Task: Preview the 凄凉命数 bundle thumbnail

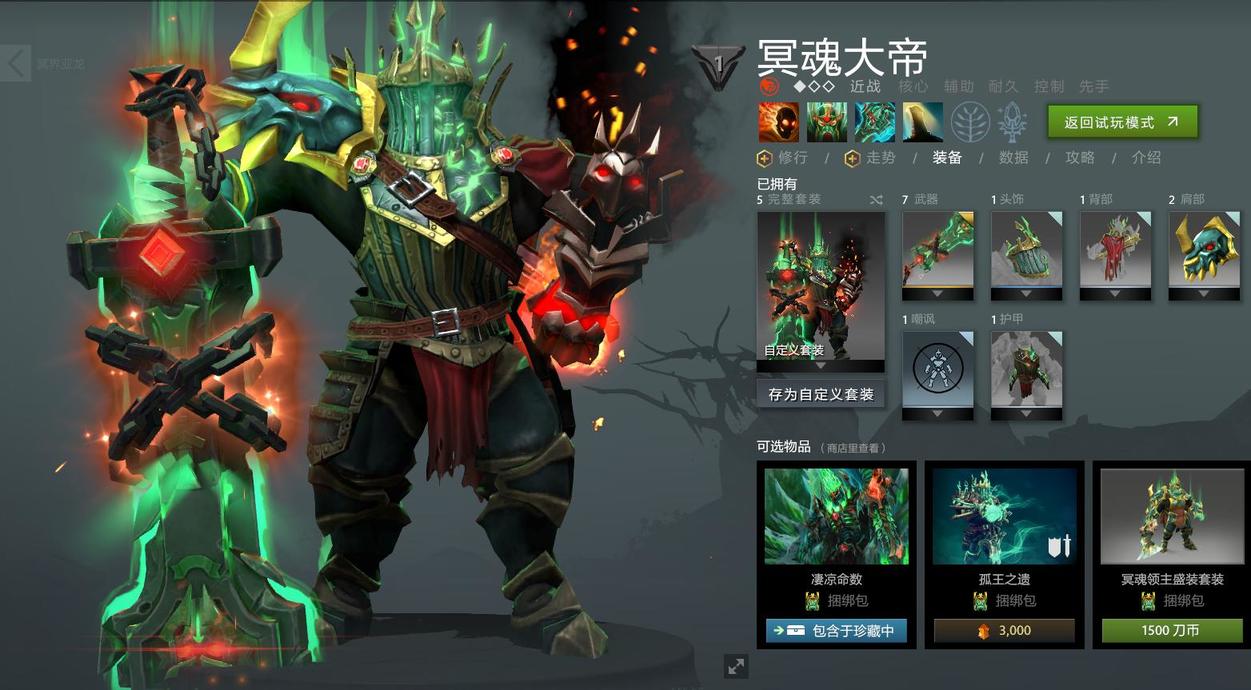Action: (x=836, y=516)
